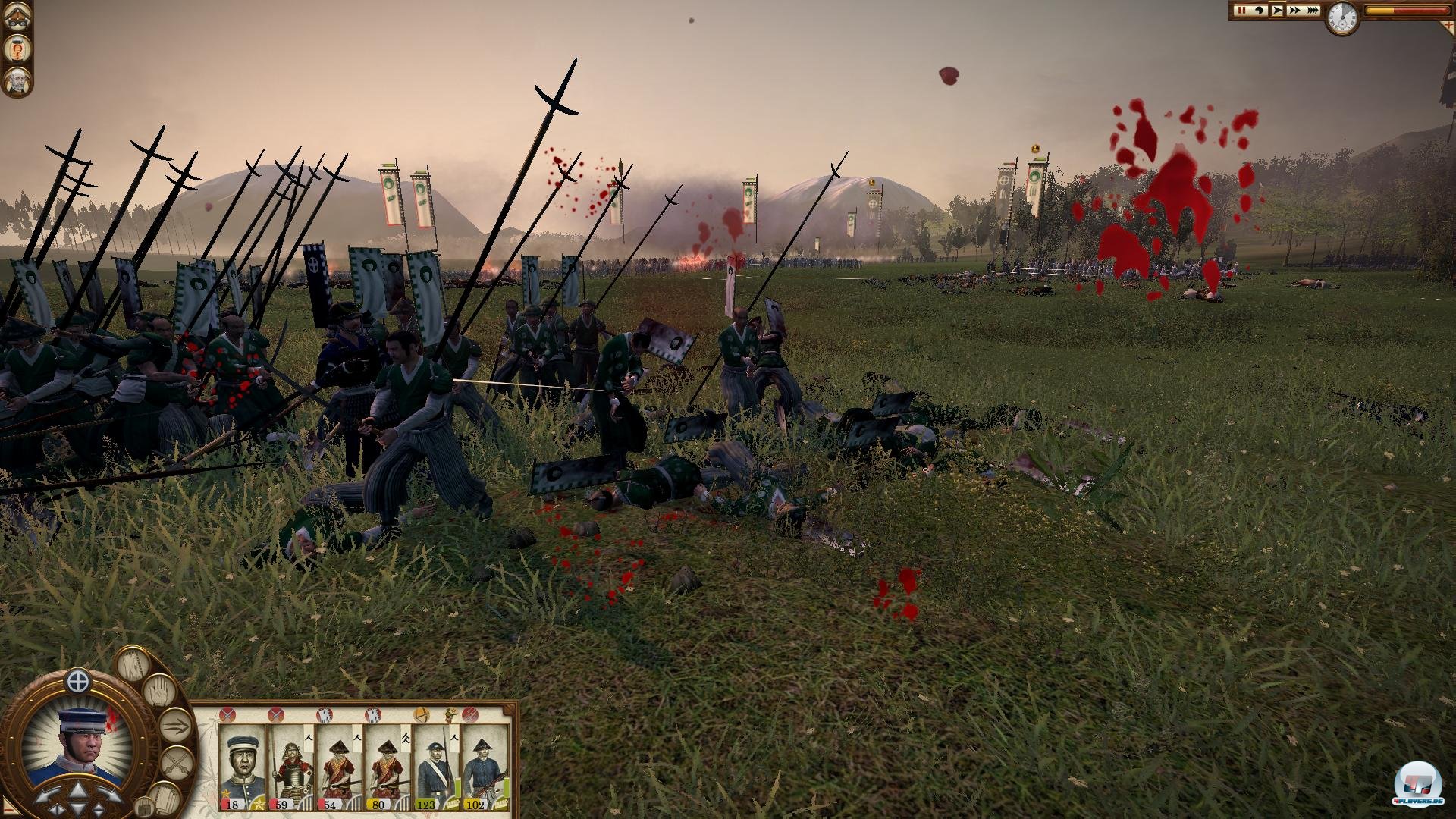Set battle speed to normal play
This screenshot has width=1456, height=819.
1277,11
